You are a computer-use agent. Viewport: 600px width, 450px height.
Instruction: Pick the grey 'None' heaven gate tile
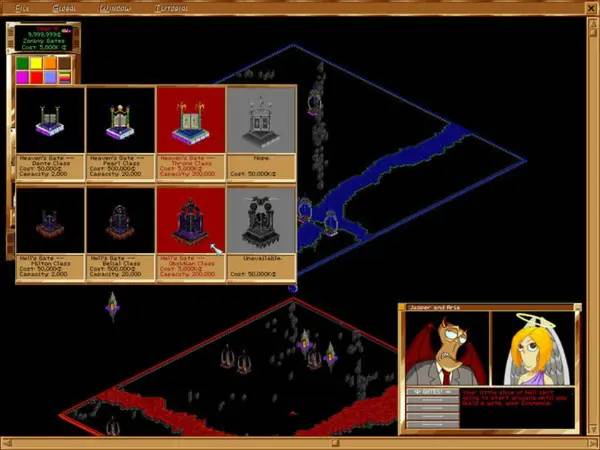[261, 120]
